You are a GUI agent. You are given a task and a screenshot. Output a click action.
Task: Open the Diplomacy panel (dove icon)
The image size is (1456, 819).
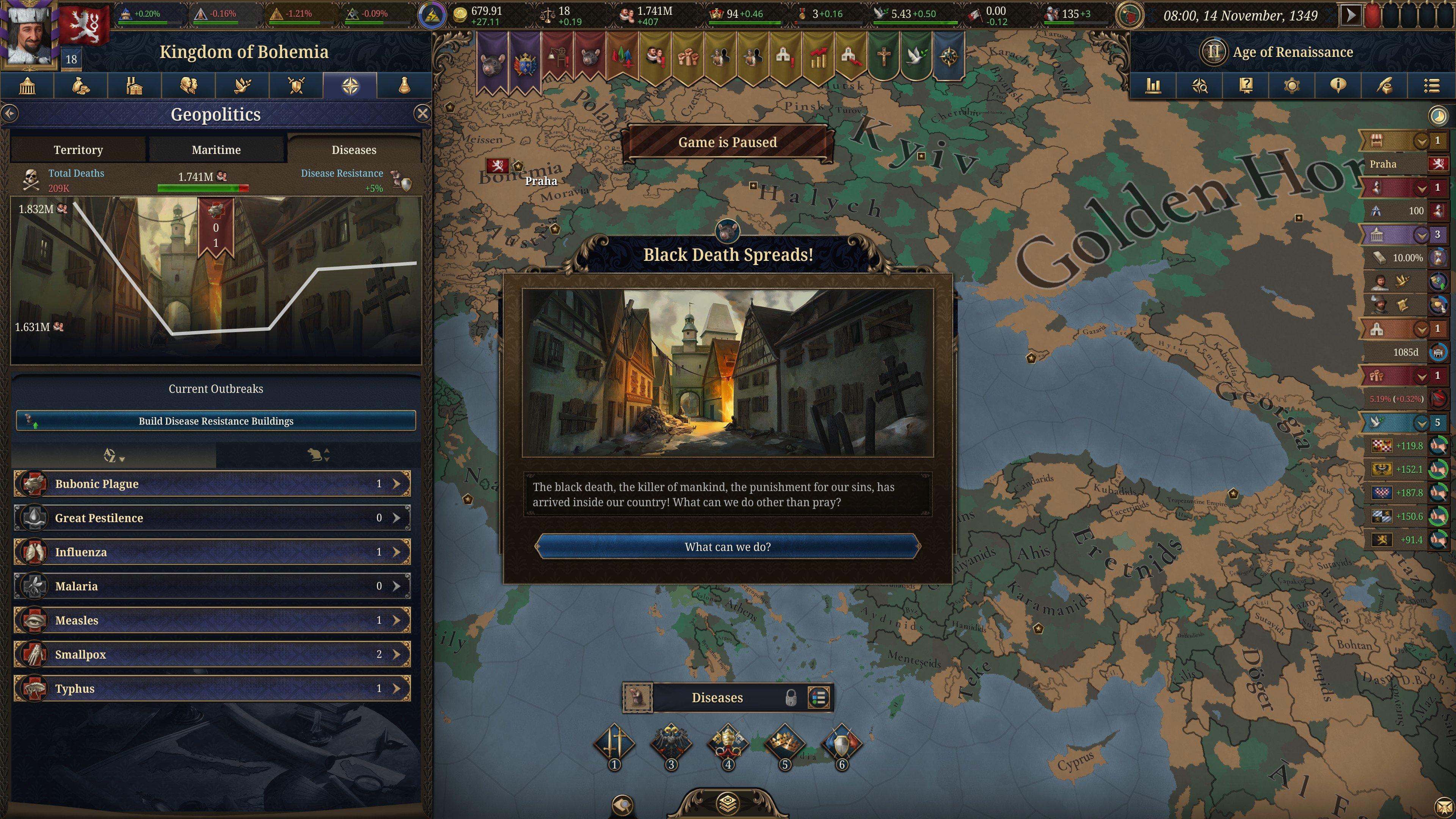click(x=243, y=86)
